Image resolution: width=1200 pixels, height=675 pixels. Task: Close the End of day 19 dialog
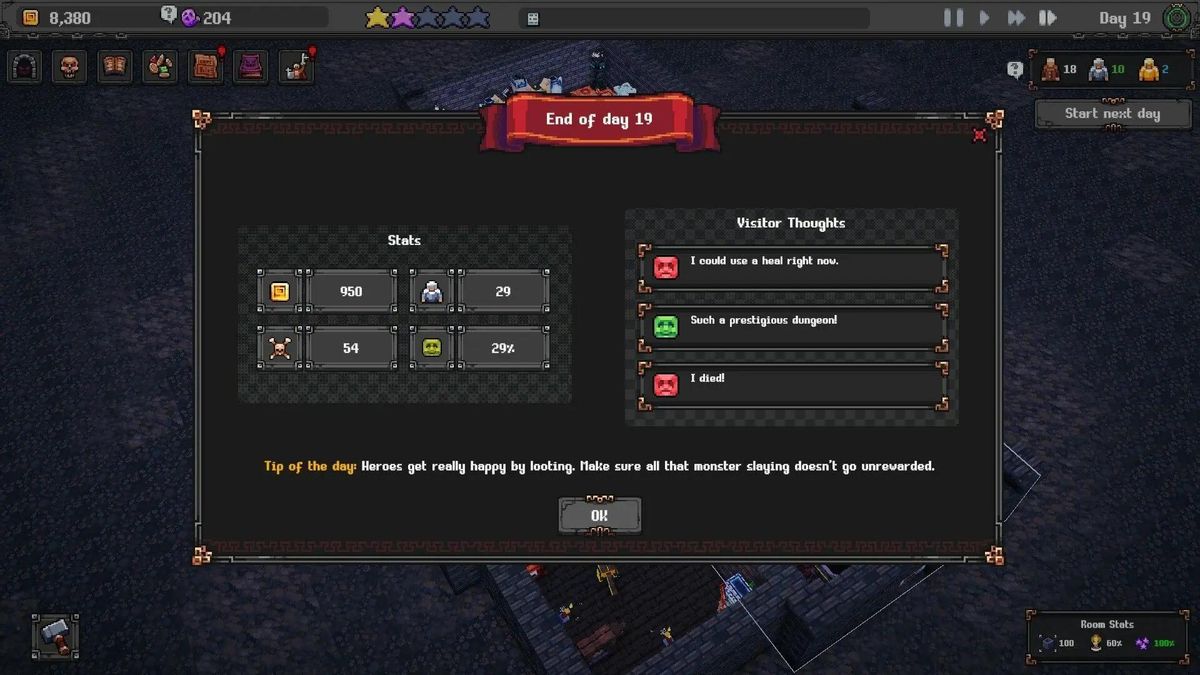(x=979, y=135)
